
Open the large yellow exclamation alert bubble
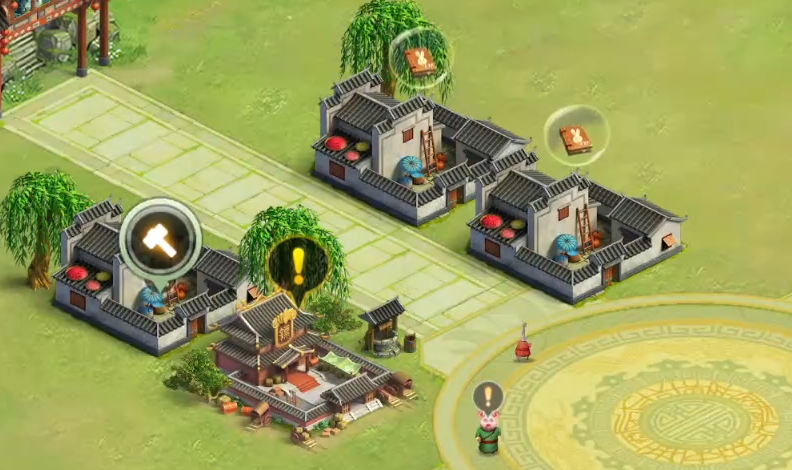click(298, 265)
